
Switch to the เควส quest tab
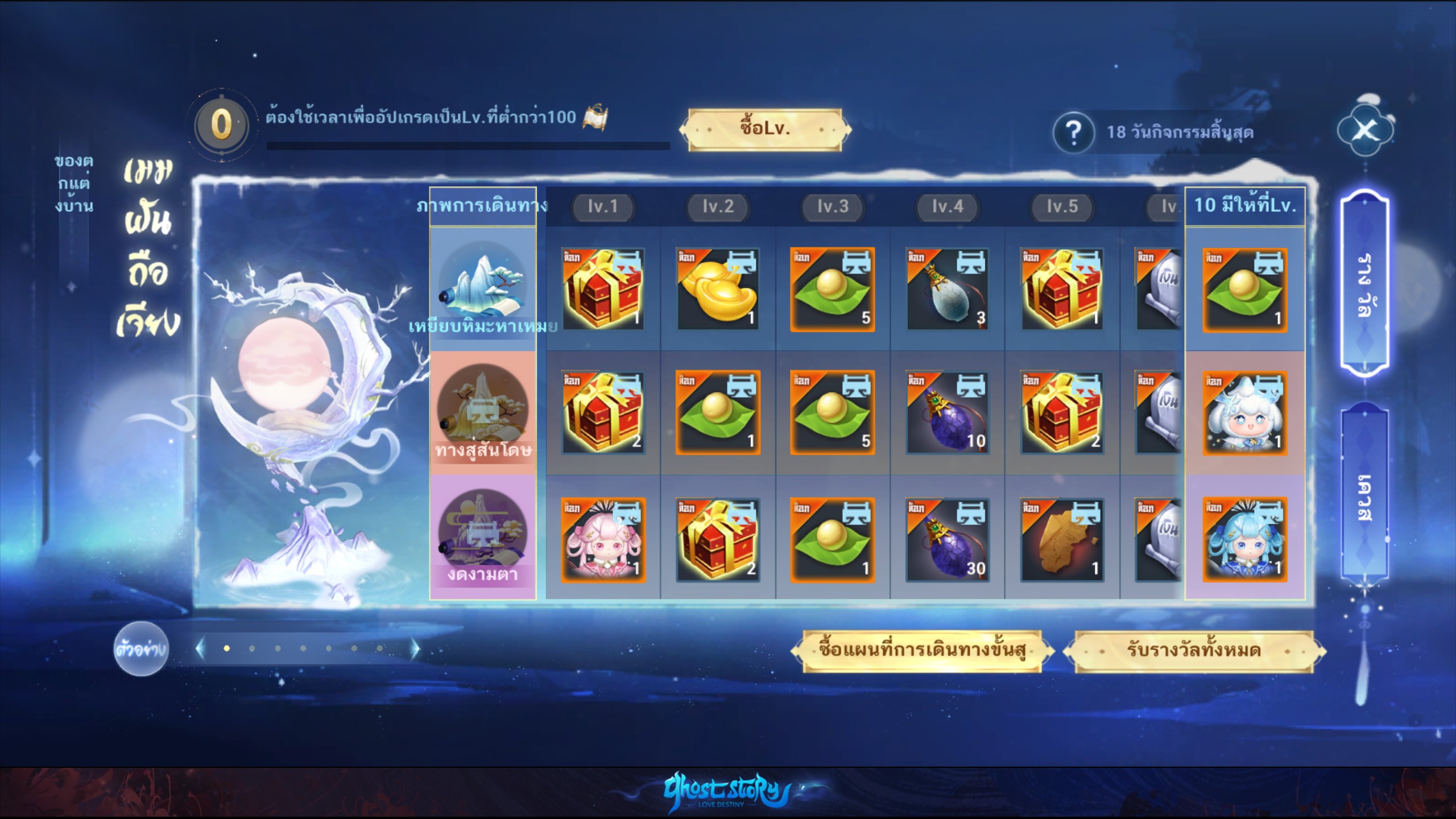[x=1364, y=496]
